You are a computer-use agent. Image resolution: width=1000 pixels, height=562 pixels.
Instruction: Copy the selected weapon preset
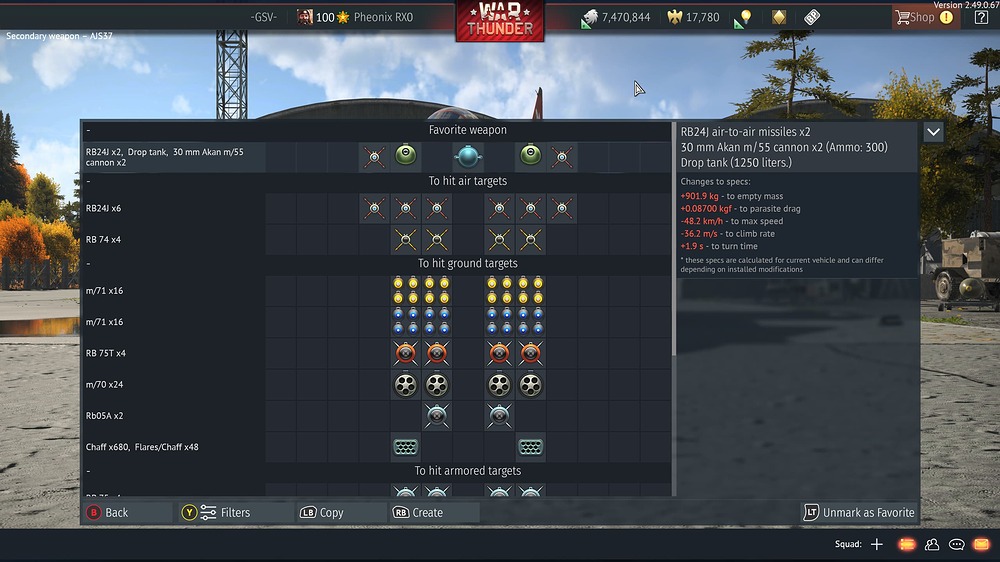point(321,512)
